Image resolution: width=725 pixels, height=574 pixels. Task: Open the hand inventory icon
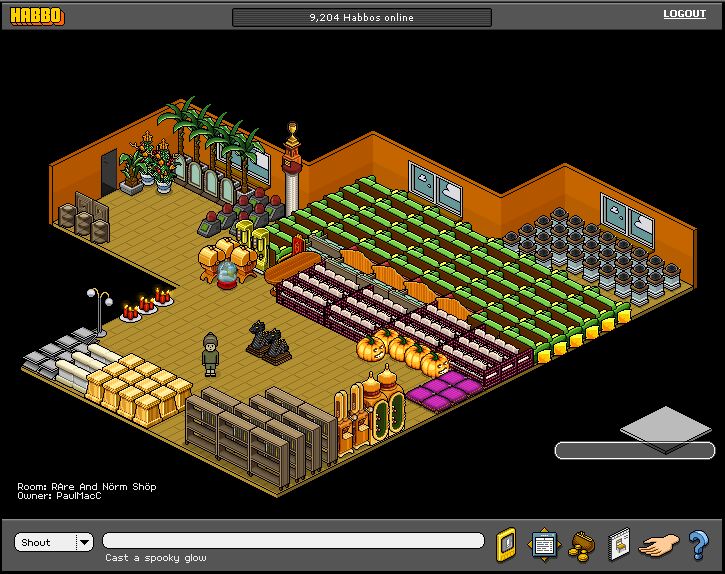658,545
